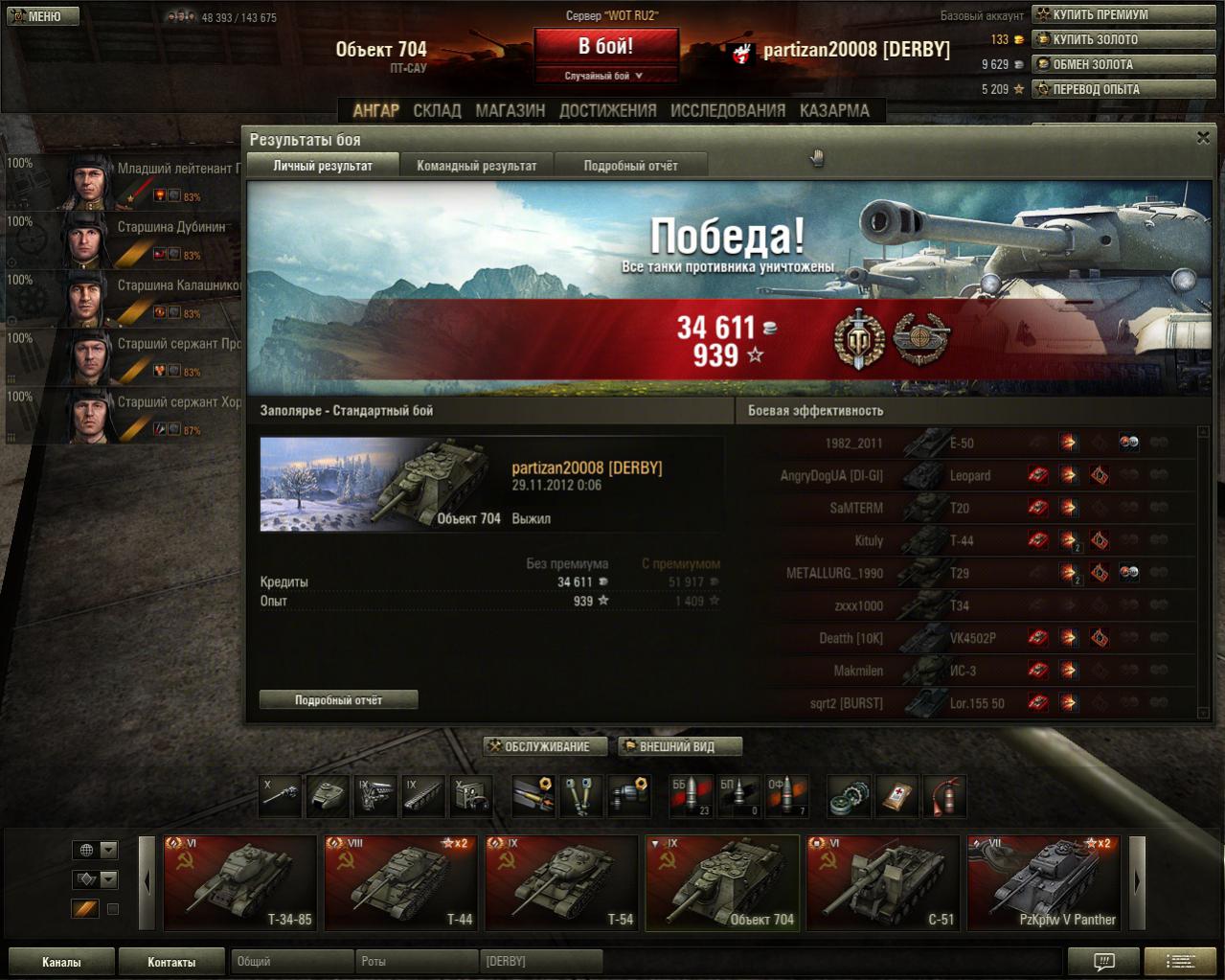Close the battle results window
Image resolution: width=1225 pixels, height=980 pixels.
point(1203,138)
